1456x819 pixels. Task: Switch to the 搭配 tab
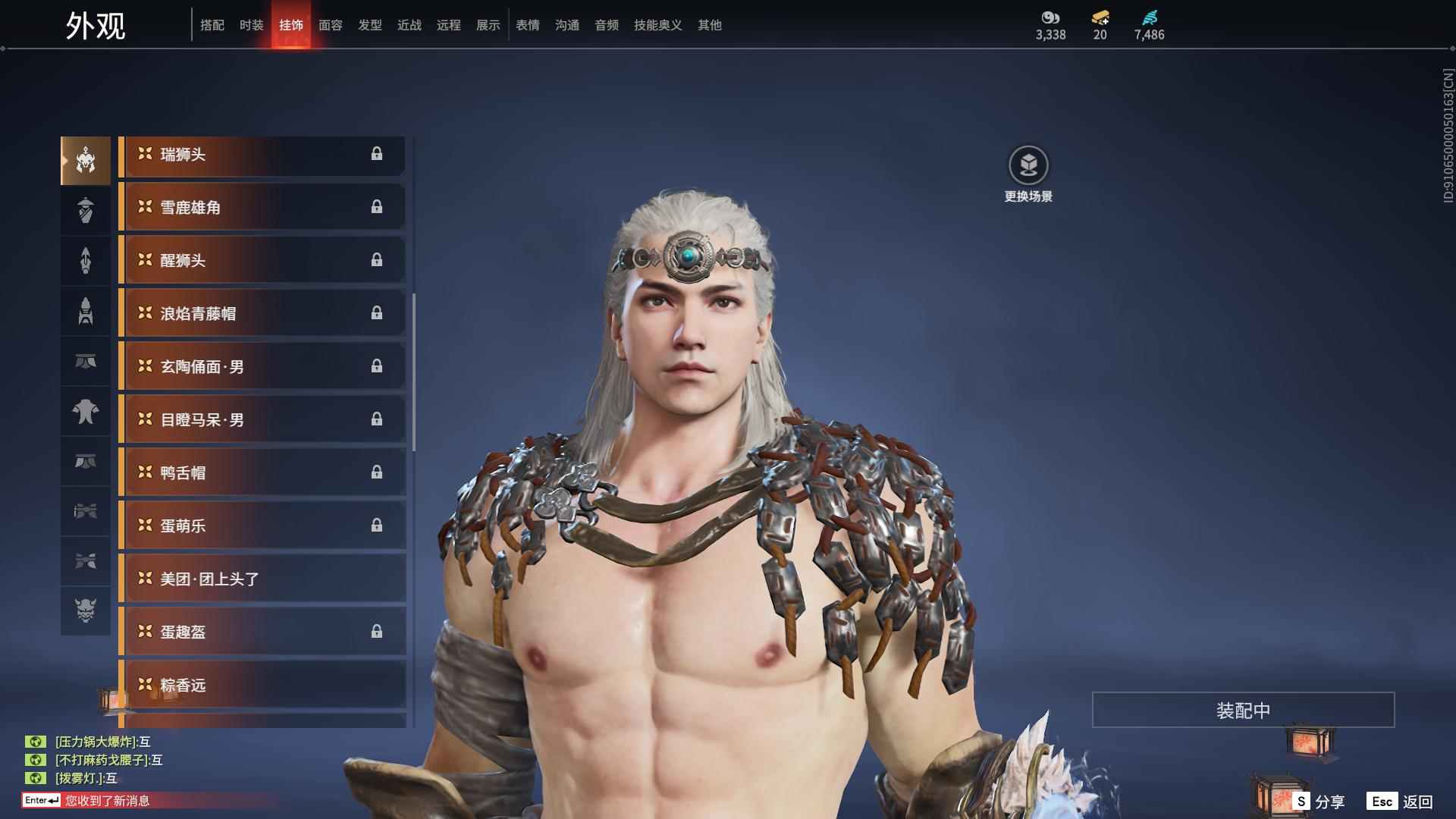(212, 25)
